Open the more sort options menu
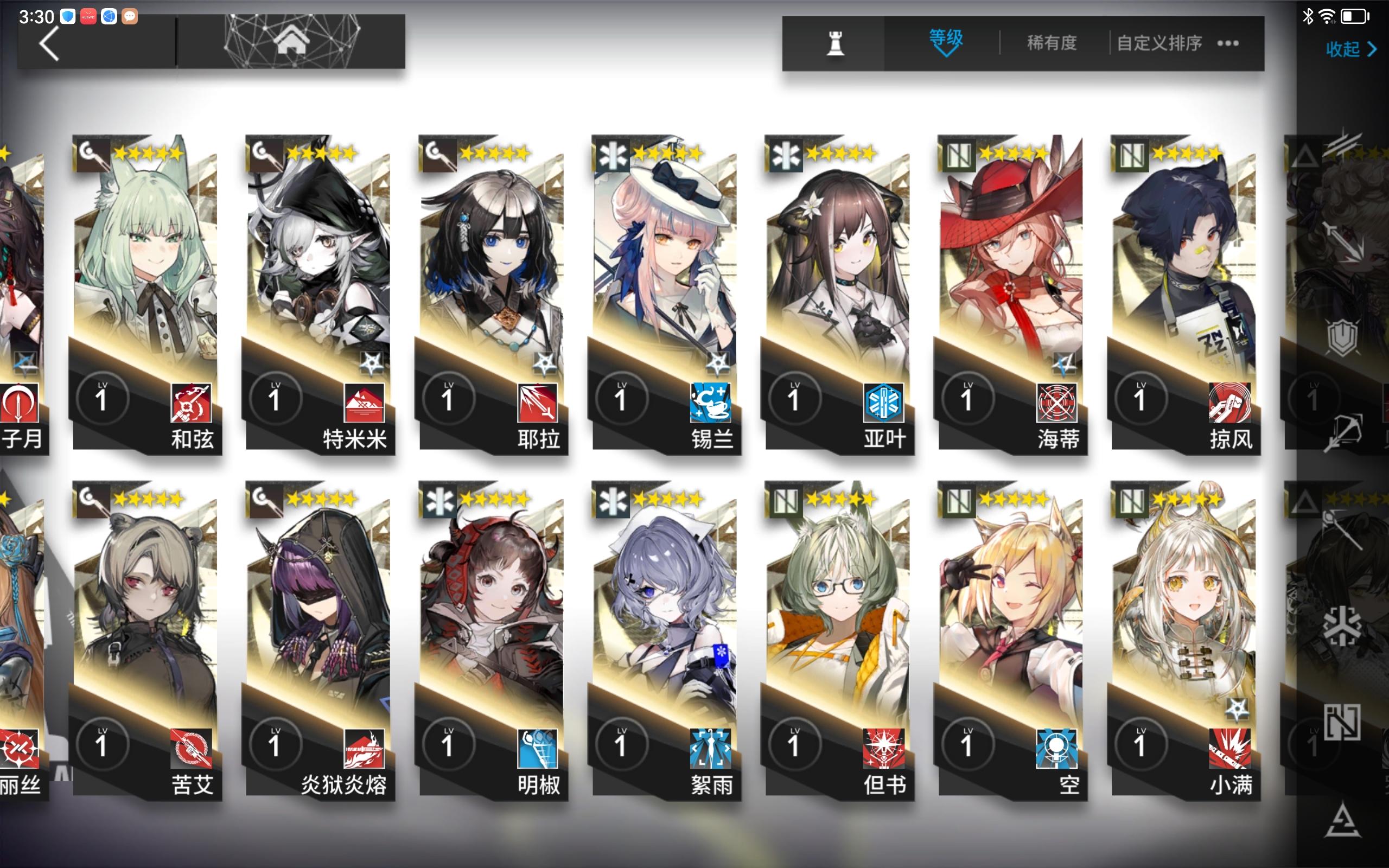Screen dimensions: 1389x868 [x=1228, y=43]
